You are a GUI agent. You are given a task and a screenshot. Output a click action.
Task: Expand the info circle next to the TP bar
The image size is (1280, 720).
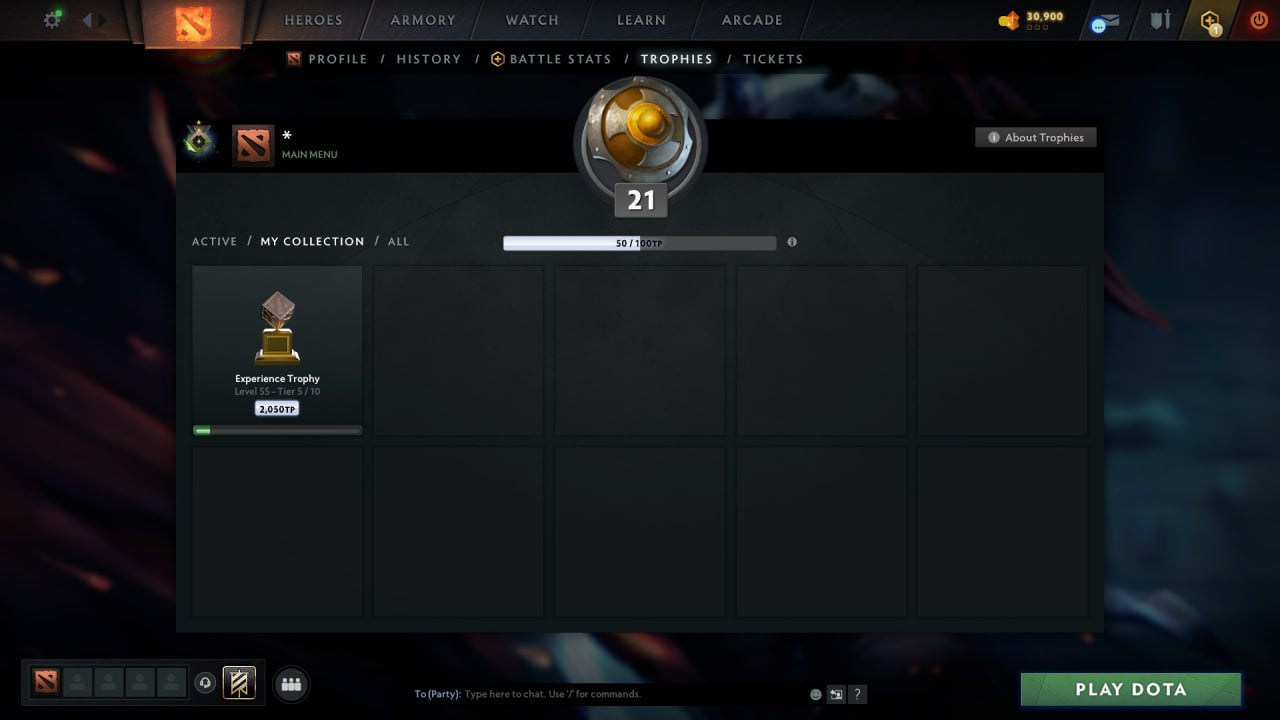(x=792, y=242)
